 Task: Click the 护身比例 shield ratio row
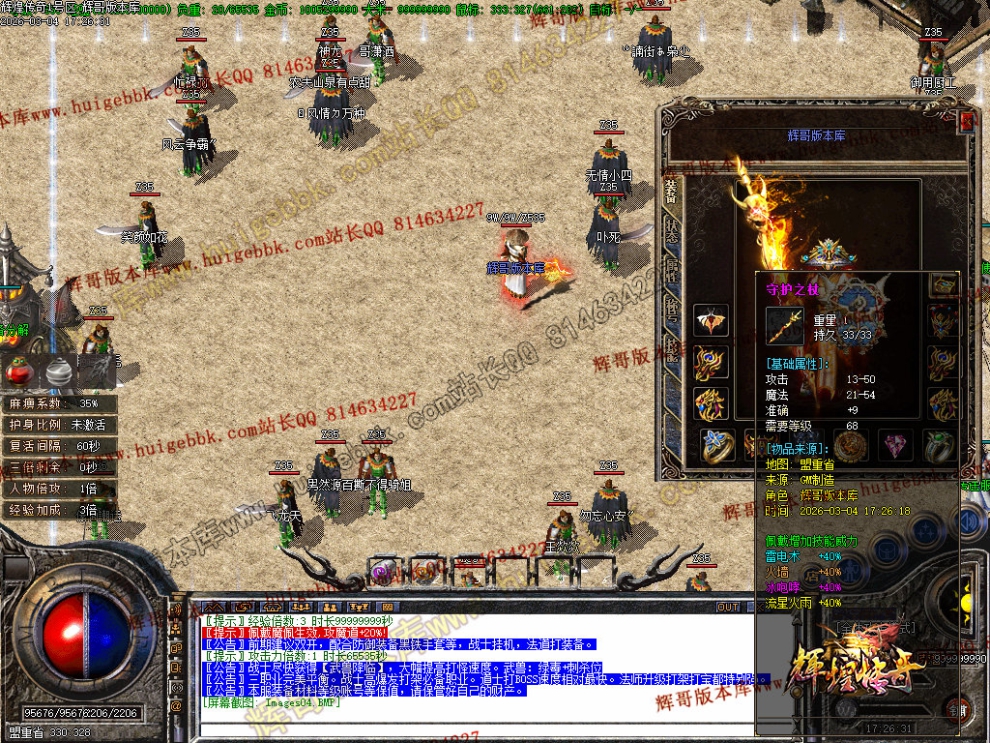tap(59, 425)
